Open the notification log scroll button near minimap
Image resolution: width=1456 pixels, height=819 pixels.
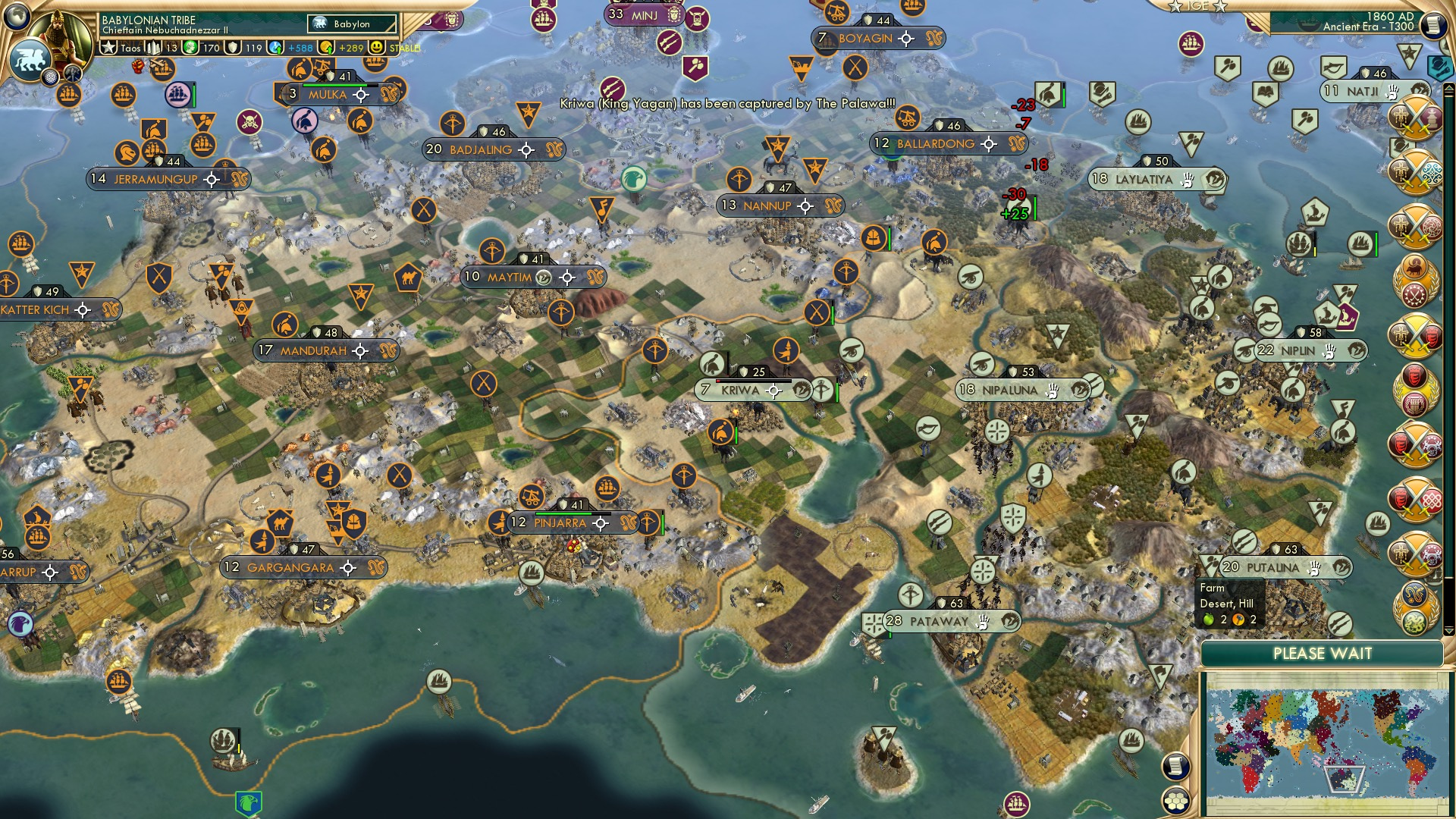point(1175,767)
